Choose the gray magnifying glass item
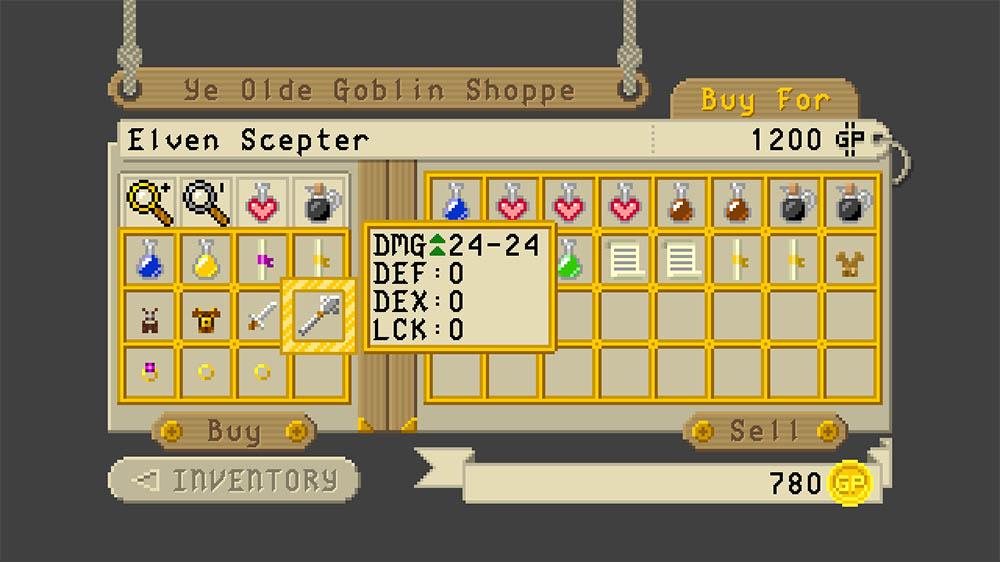 206,203
